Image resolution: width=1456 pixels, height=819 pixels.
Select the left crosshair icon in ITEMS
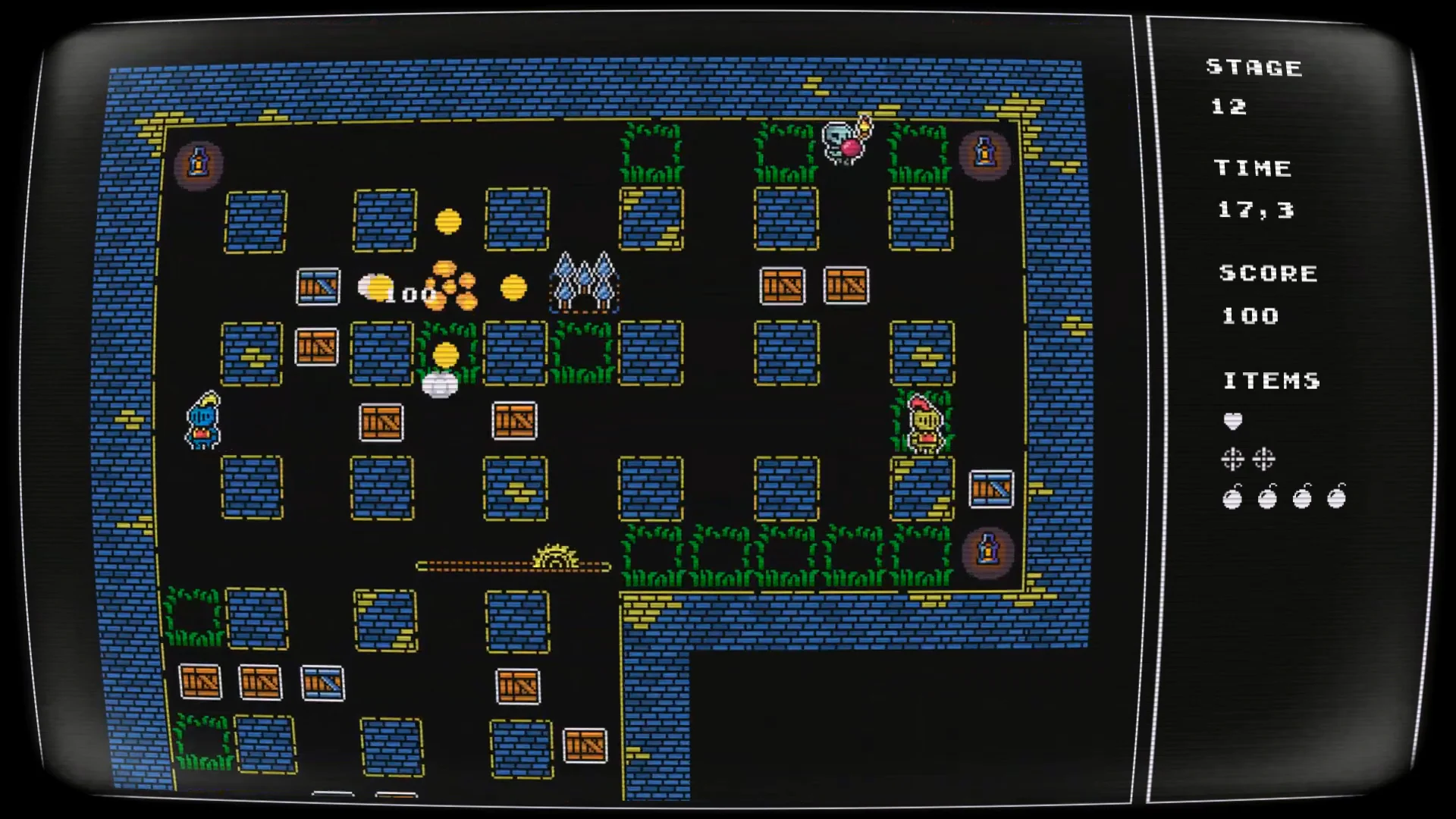[x=1234, y=459]
